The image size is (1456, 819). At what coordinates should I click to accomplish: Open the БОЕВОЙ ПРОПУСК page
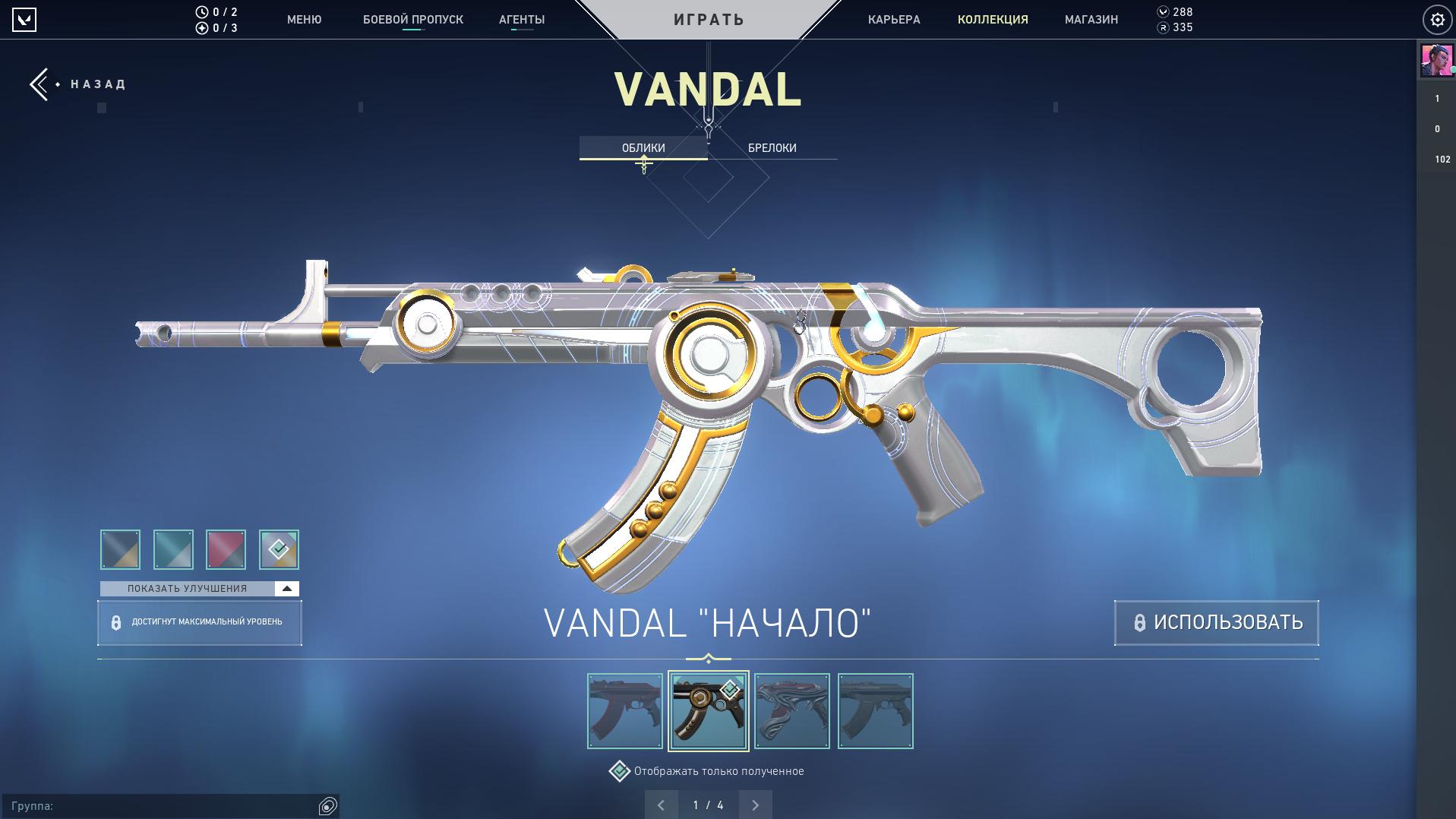click(x=412, y=20)
